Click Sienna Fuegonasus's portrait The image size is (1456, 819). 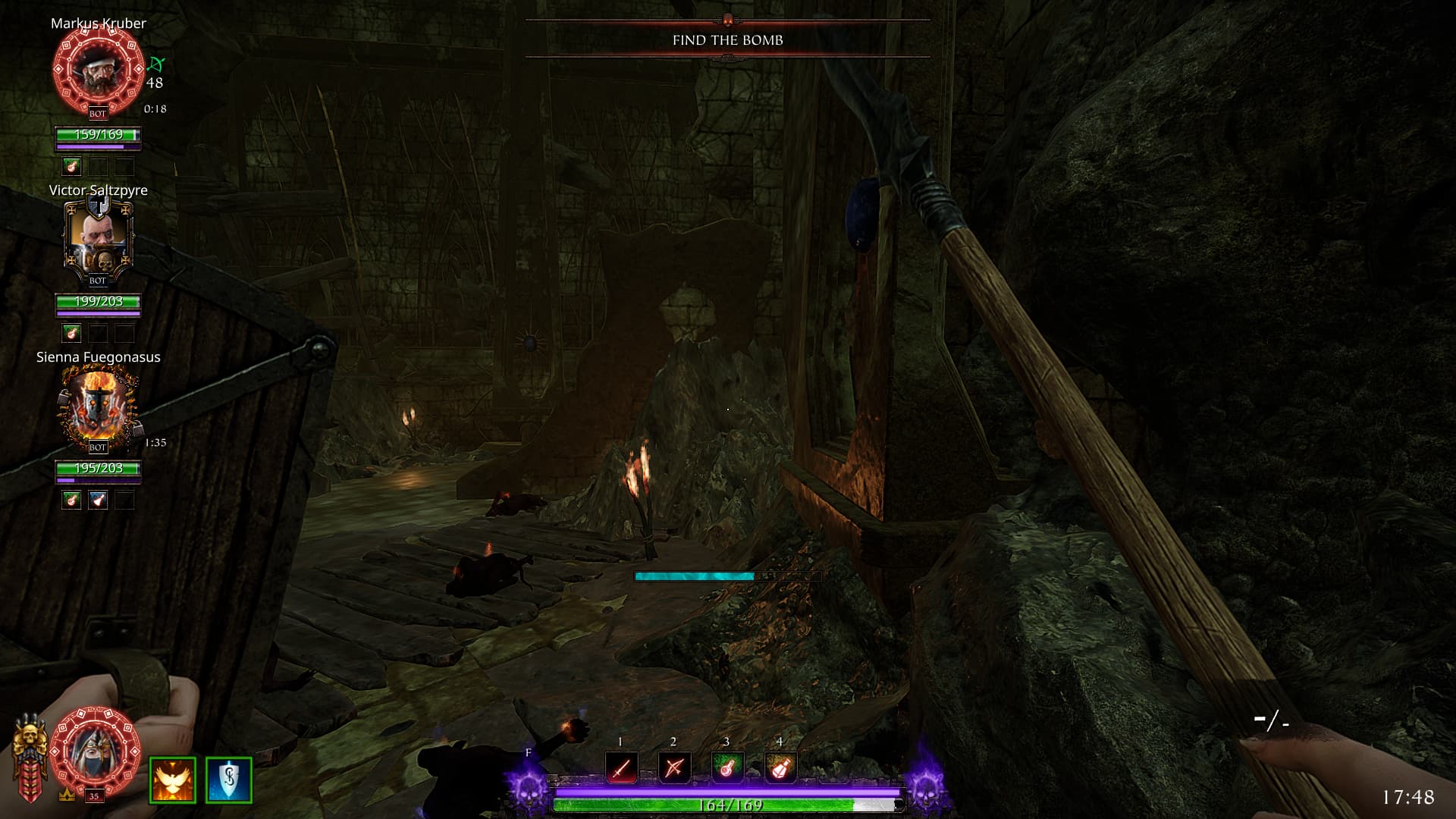pos(98,406)
